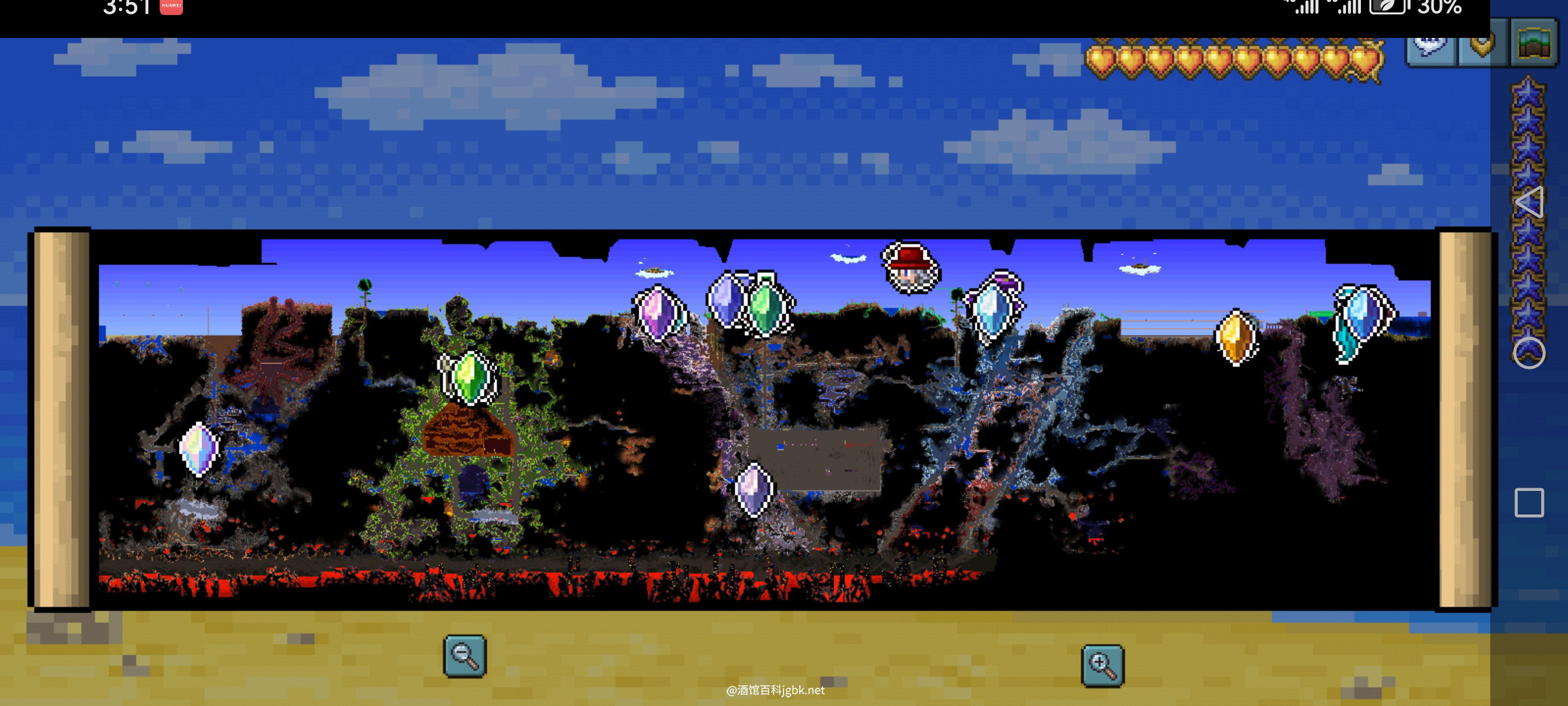
Task: Choose the pale lavender underground pylon
Action: pos(754,489)
